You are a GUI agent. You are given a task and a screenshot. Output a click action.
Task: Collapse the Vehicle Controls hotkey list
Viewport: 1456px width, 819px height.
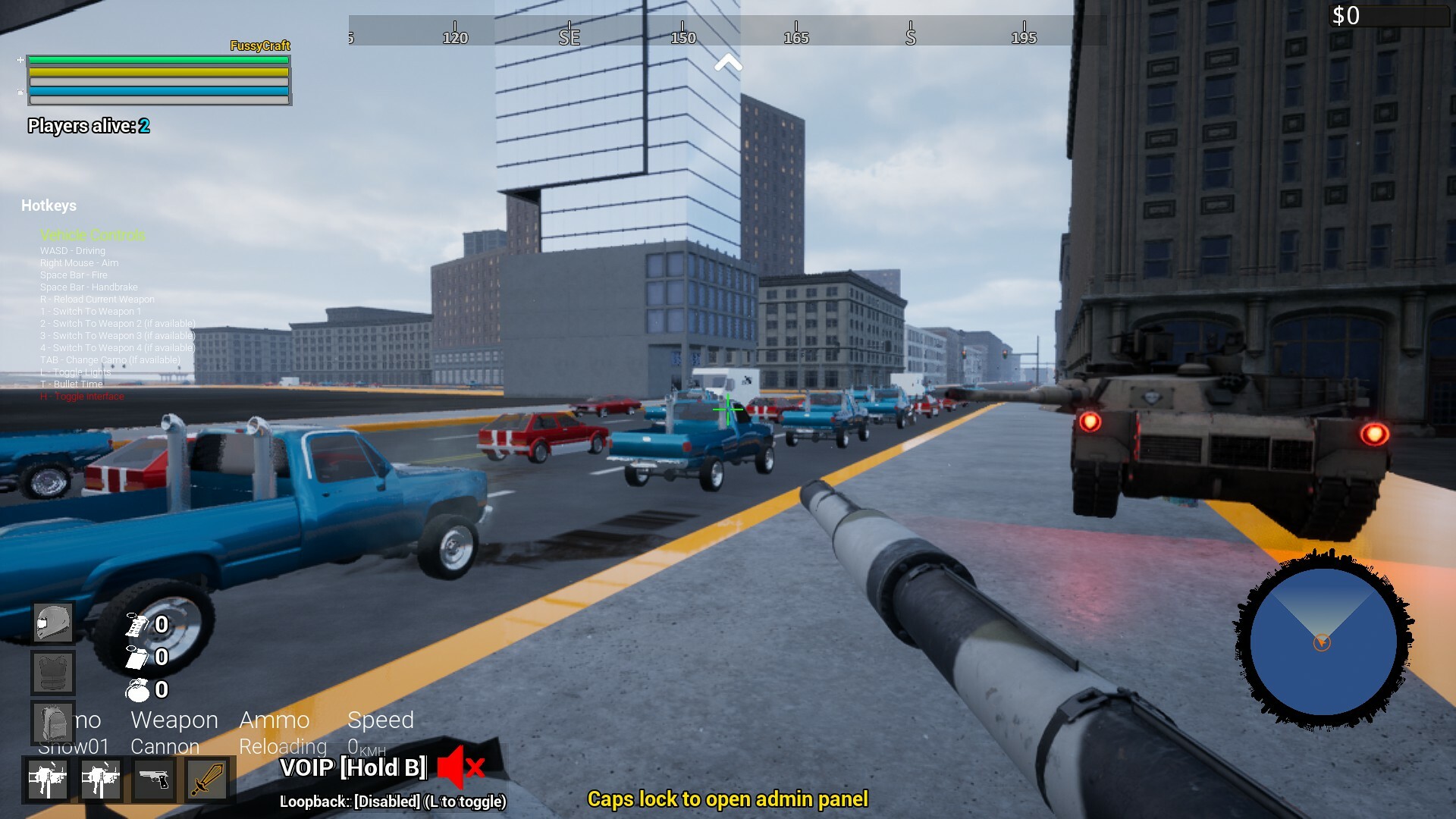pyautogui.click(x=93, y=235)
